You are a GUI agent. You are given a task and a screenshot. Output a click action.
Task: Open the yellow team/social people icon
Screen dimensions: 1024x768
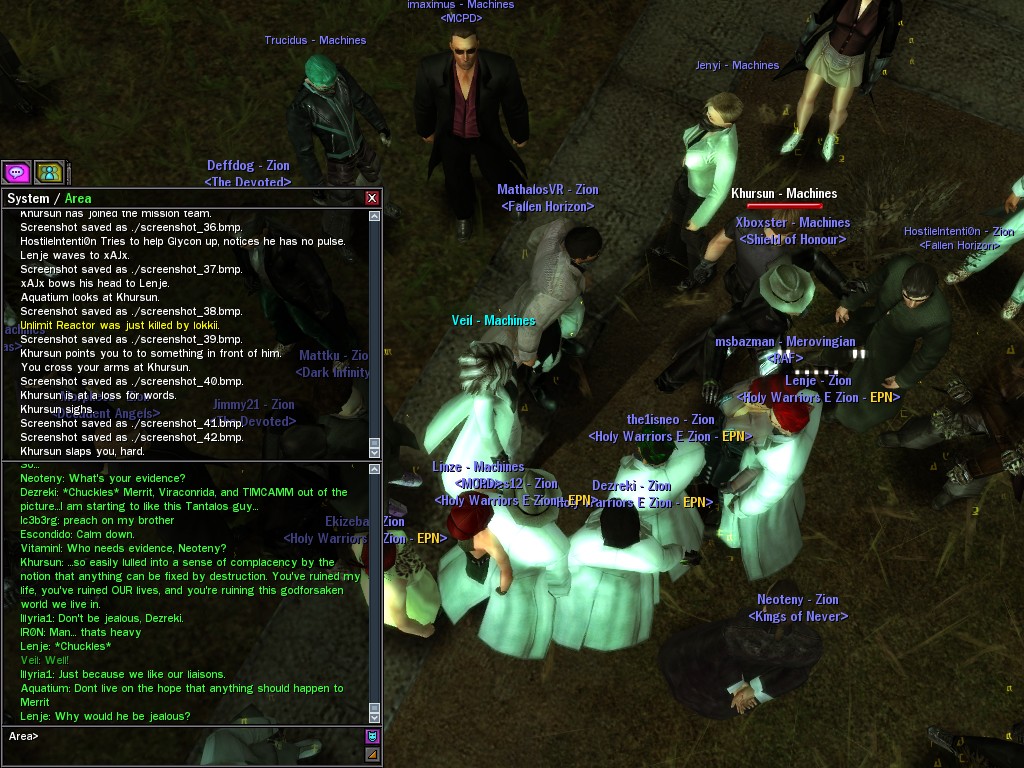click(49, 172)
